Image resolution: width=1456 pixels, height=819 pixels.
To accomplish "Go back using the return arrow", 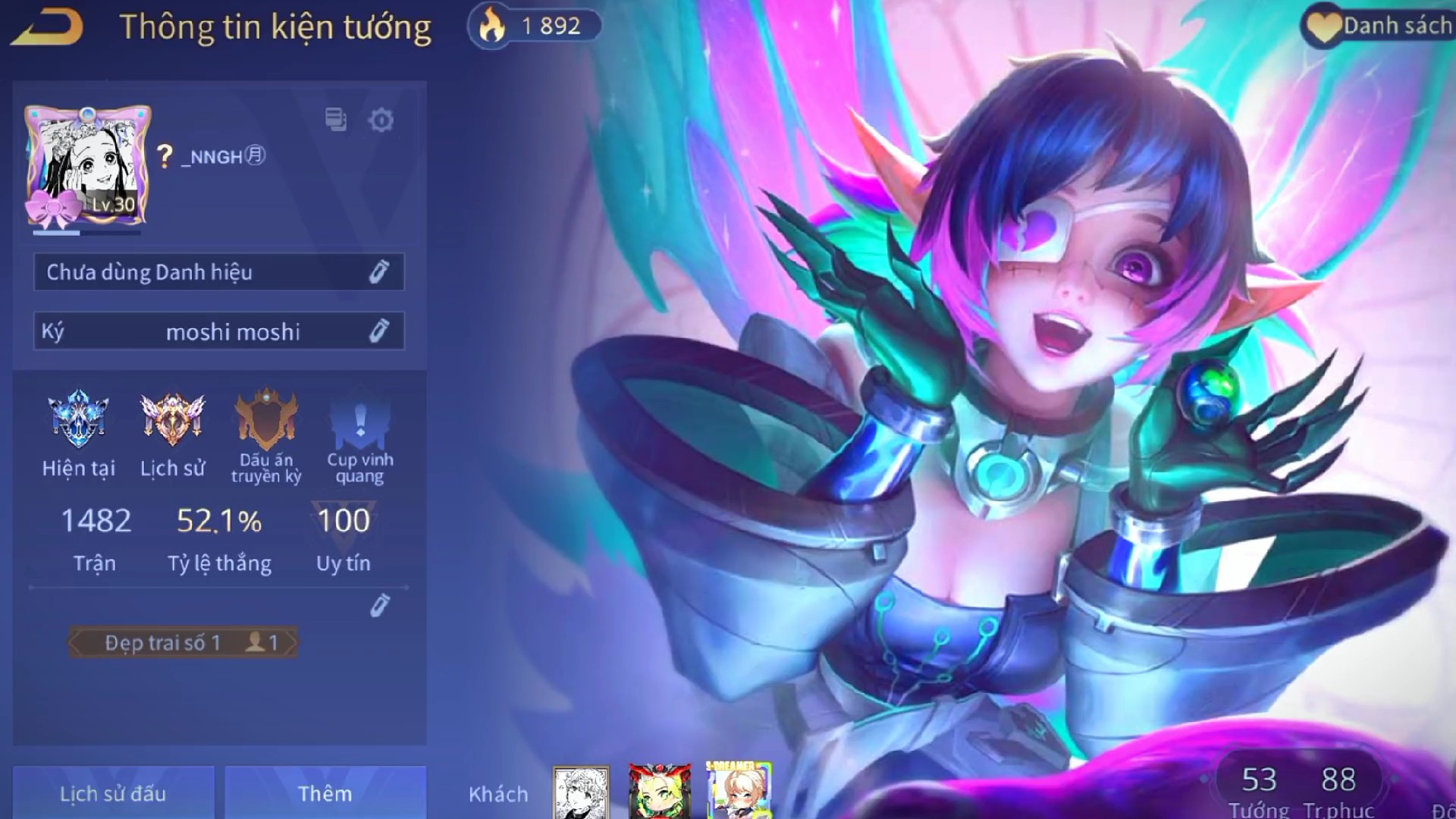I will 47,29.
